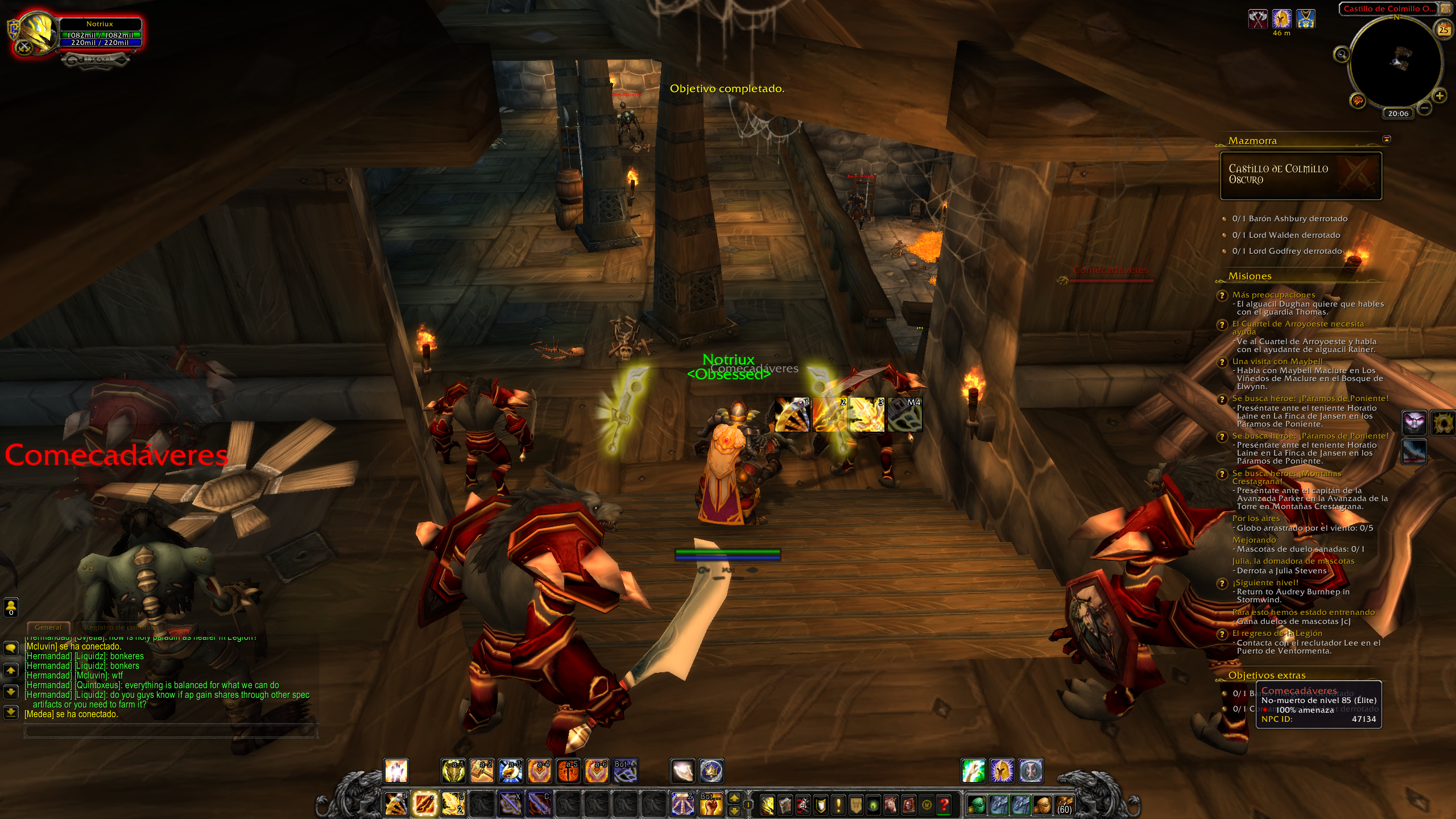Switch to the Registro de combate tab
The image size is (1456, 819).
point(121,627)
